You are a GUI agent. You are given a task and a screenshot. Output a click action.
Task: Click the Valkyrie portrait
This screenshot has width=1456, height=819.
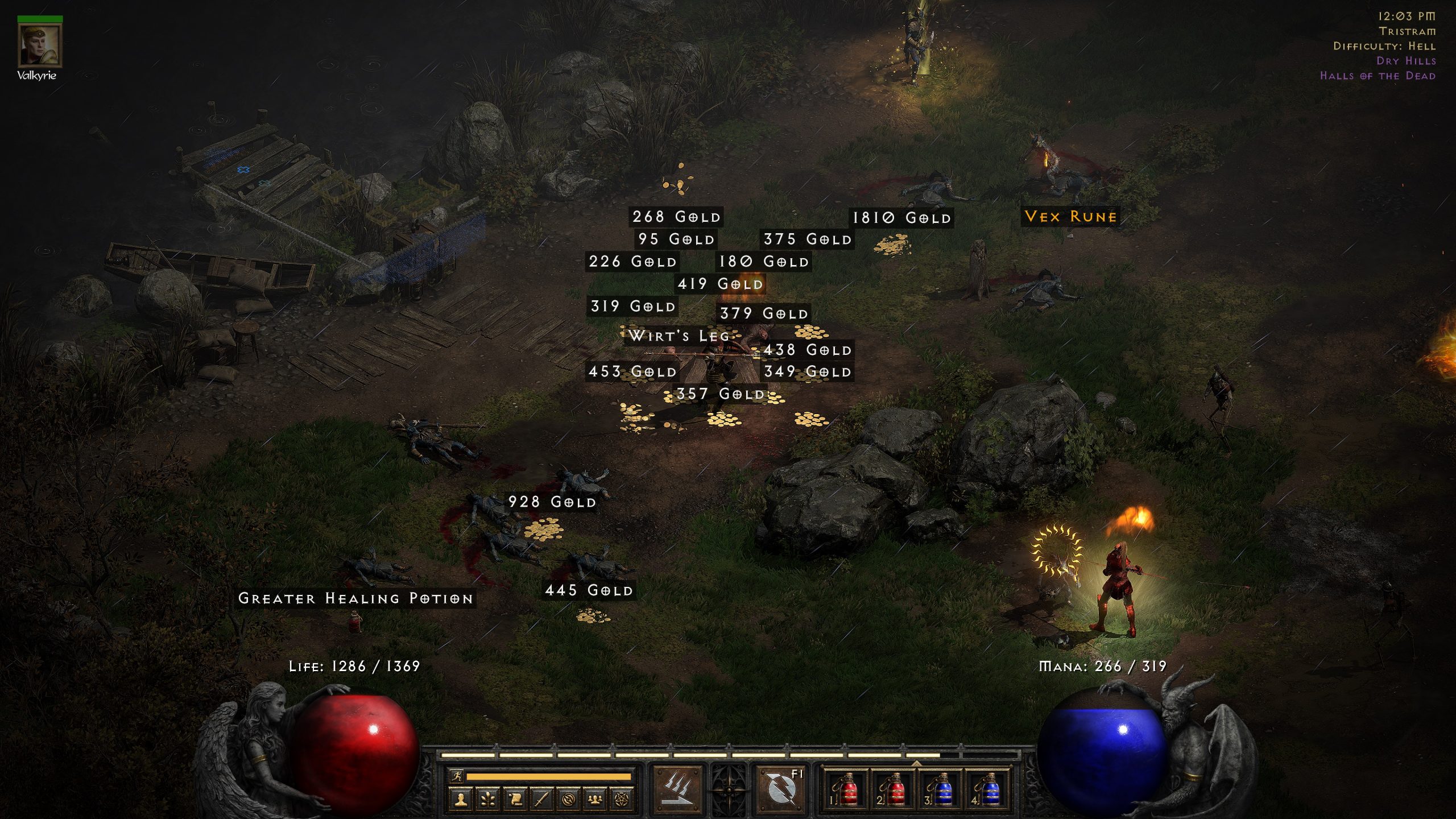(39, 46)
